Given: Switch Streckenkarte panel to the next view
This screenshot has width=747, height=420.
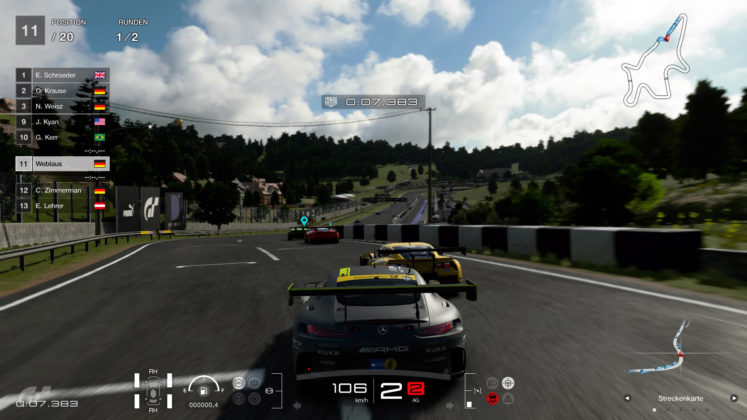Looking at the screenshot, I should pyautogui.click(x=733, y=397).
